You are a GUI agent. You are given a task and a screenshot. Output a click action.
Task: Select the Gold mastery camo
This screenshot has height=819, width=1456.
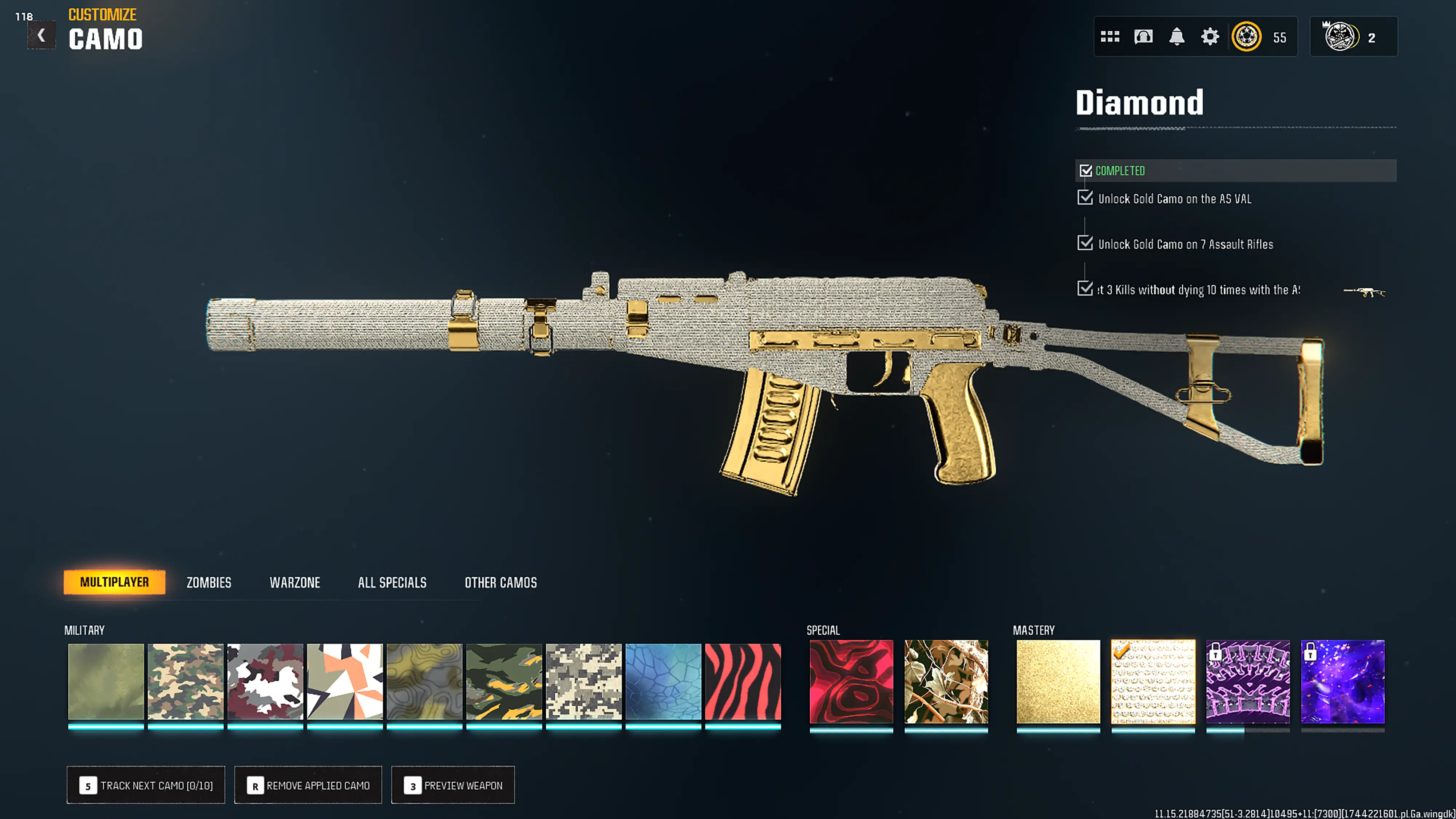tap(1058, 681)
